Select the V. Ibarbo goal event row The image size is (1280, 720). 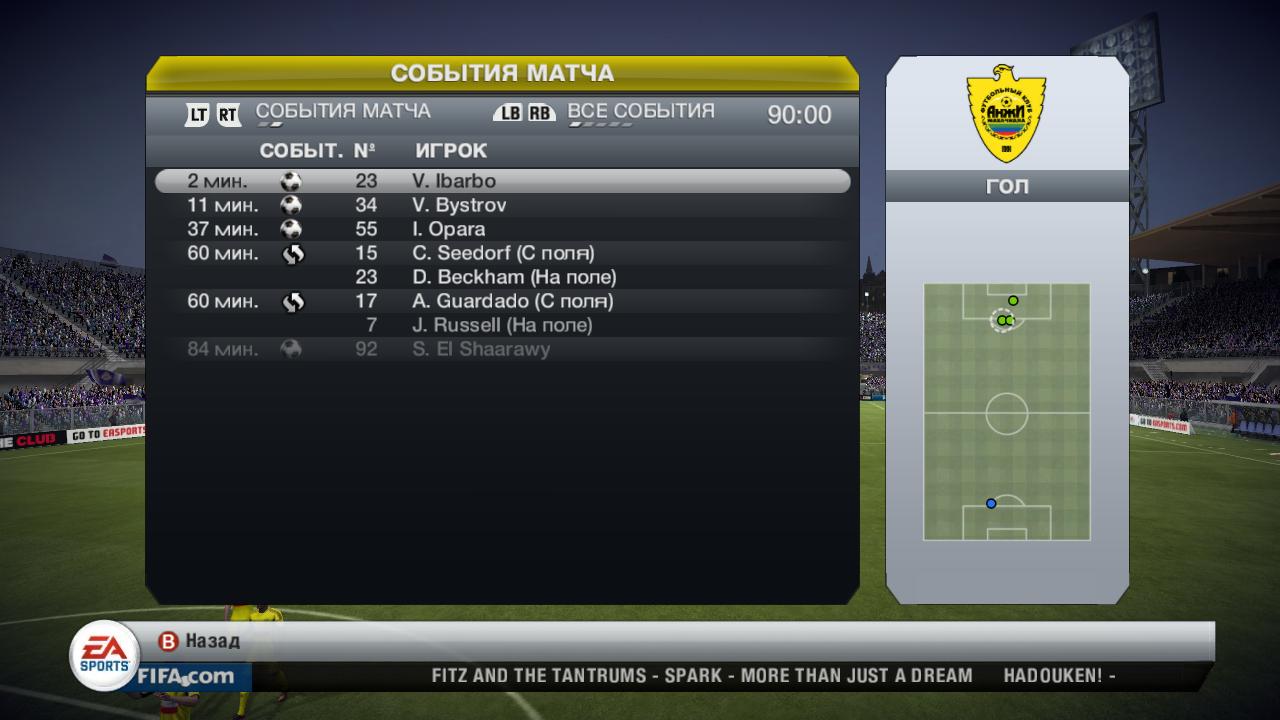pyautogui.click(x=502, y=181)
